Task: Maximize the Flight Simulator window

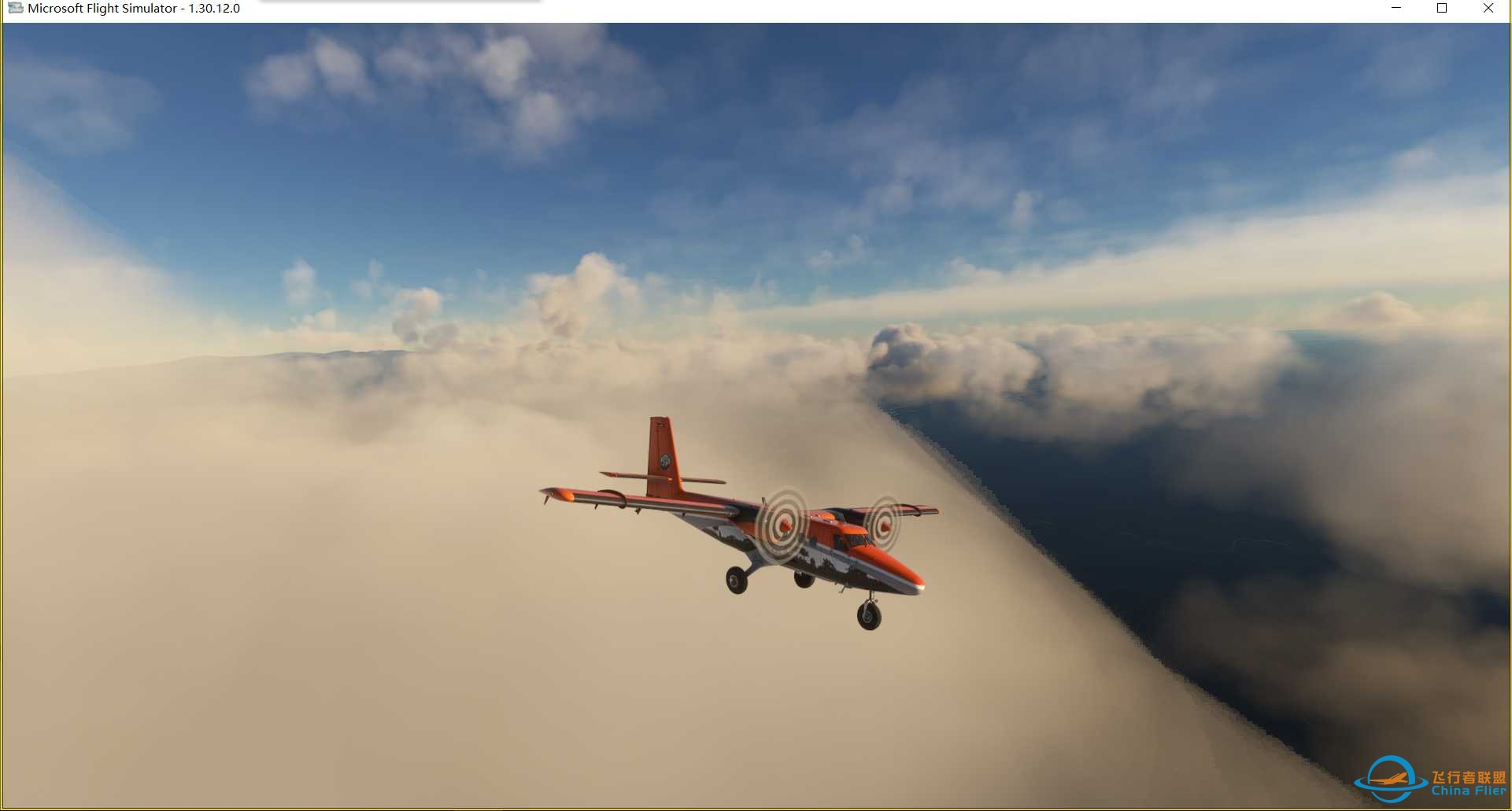Action: click(x=1442, y=9)
